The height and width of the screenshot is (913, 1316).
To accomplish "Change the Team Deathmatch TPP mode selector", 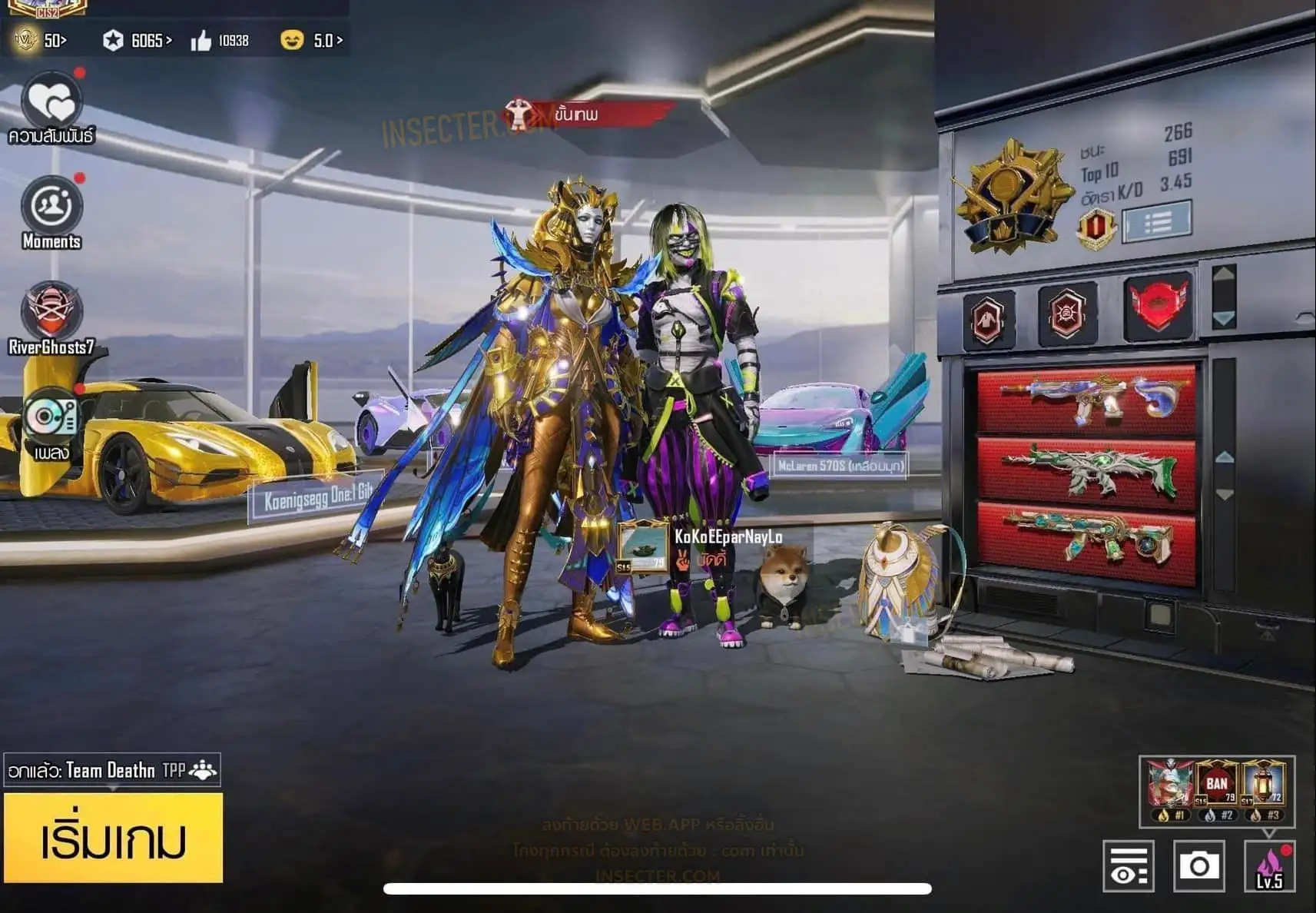I will coord(112,770).
